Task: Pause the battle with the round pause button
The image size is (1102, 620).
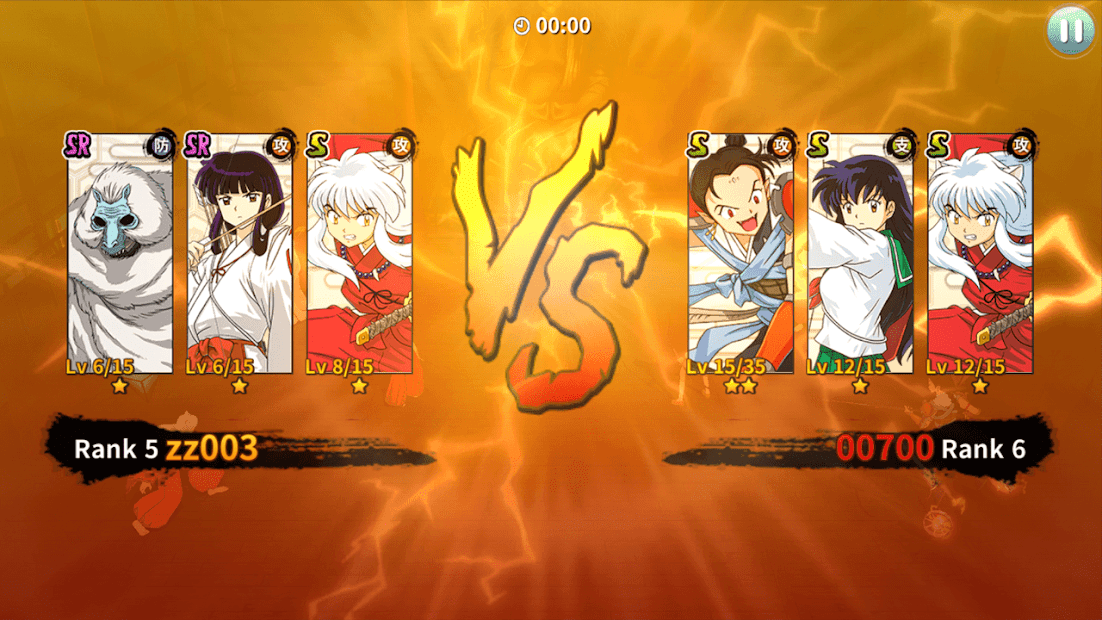Action: pyautogui.click(x=1070, y=30)
